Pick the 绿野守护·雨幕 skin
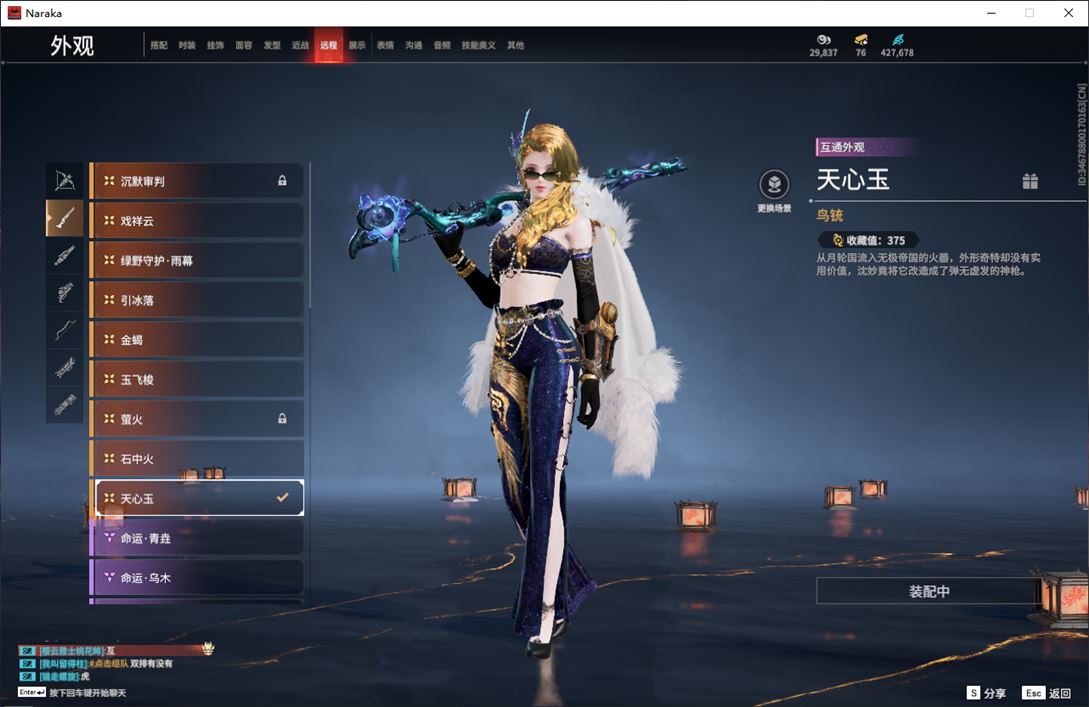The image size is (1089, 707). click(x=197, y=260)
